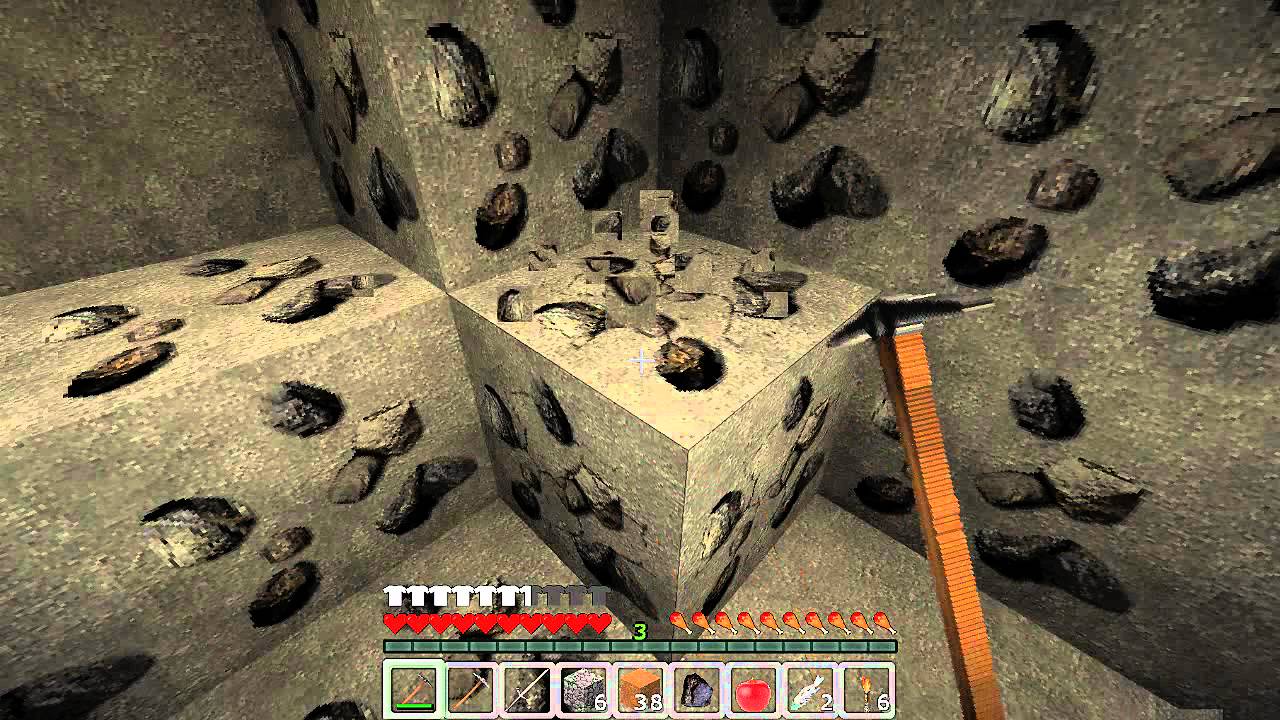
Task: Pick the red apple slot
Action: coord(753,688)
